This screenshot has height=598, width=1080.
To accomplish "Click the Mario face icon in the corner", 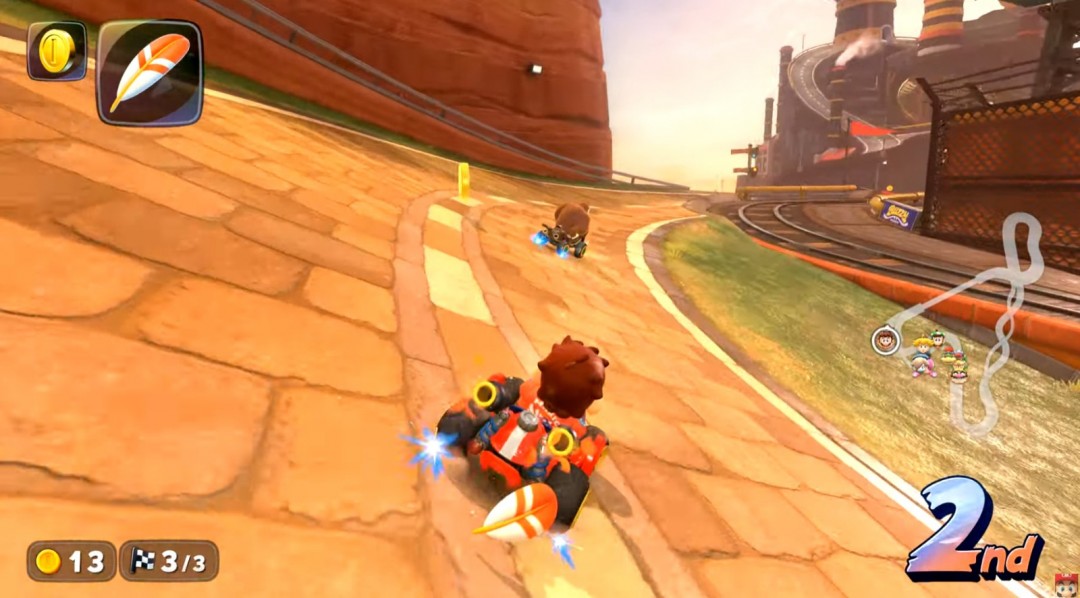I will click(1065, 584).
